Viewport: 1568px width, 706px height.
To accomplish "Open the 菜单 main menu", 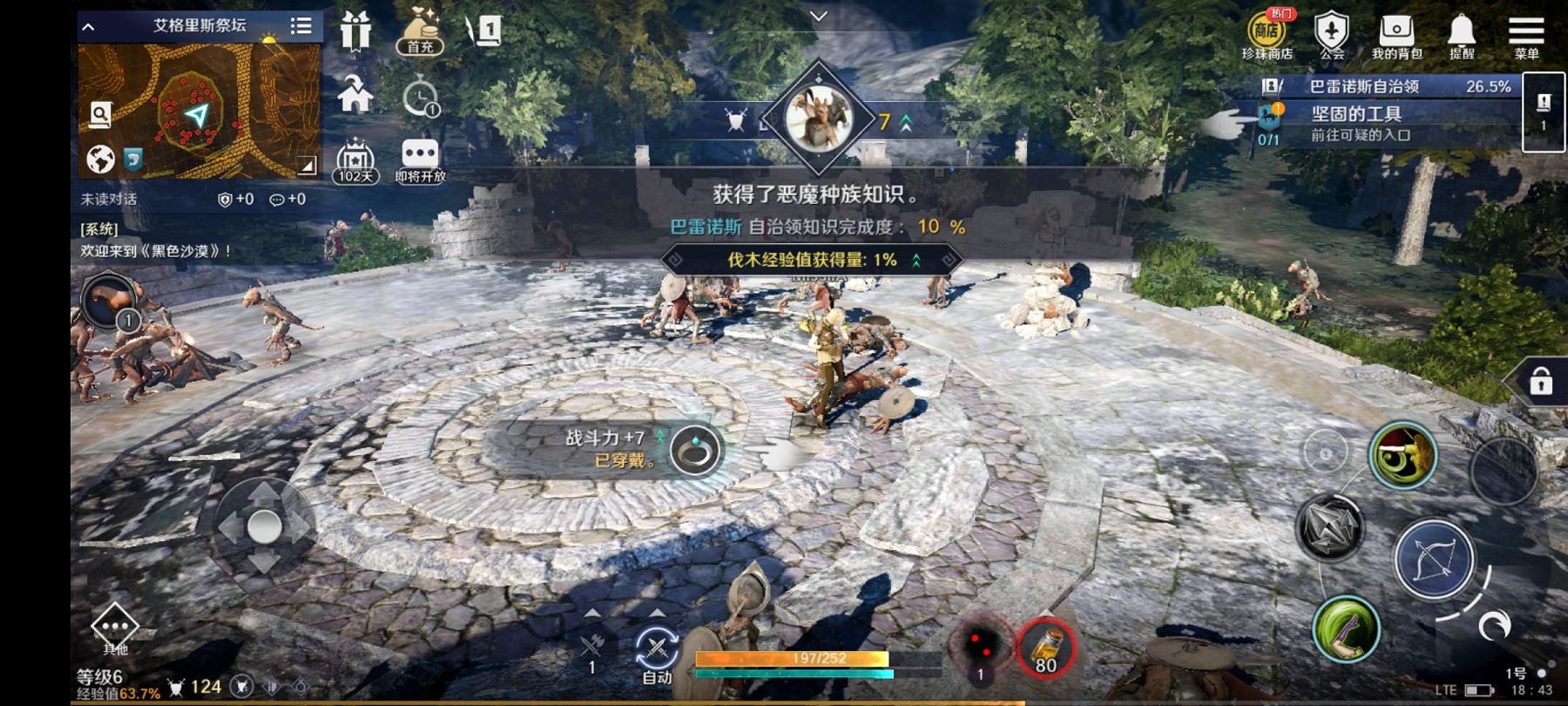I will 1525,36.
